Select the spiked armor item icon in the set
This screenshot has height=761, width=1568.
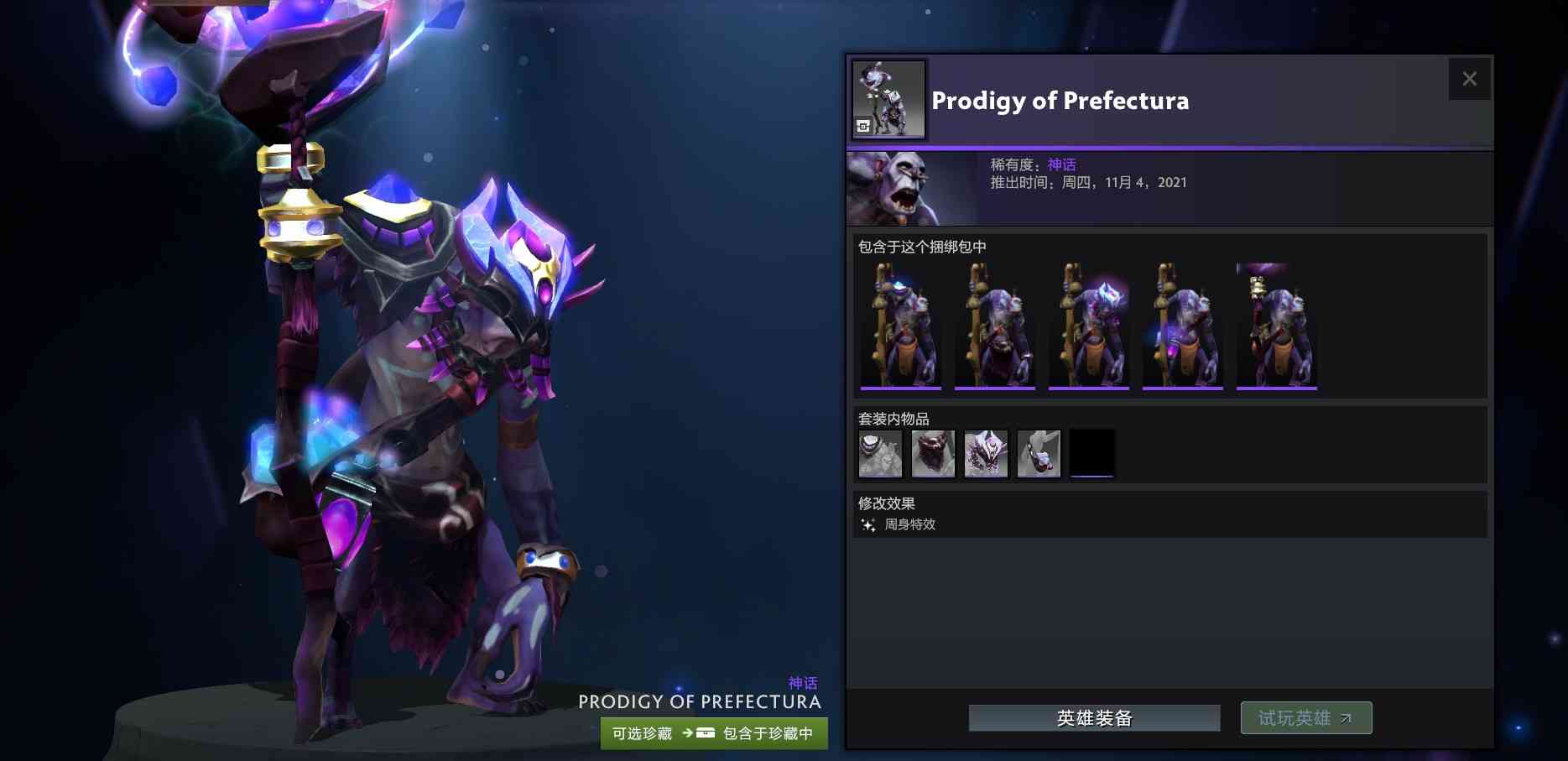(x=985, y=453)
